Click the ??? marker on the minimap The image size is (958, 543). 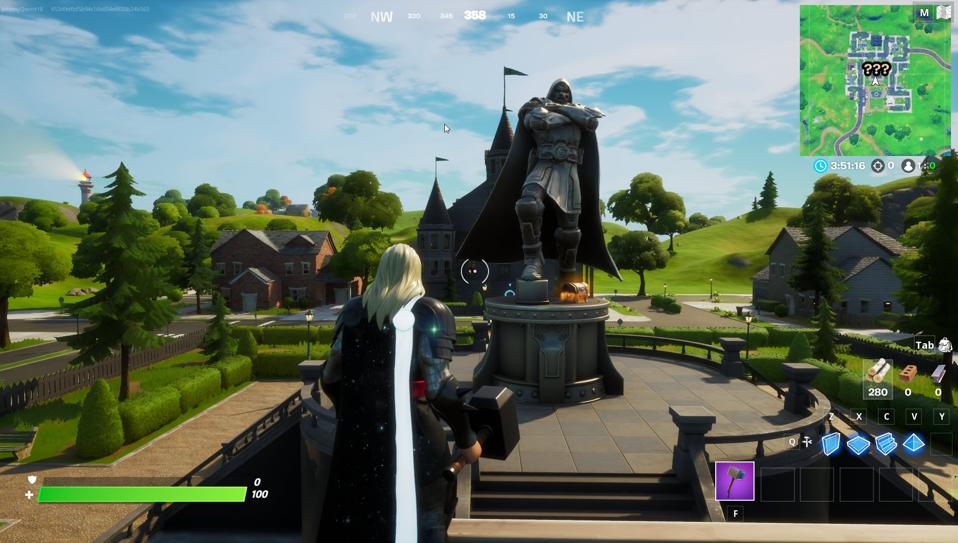point(876,70)
